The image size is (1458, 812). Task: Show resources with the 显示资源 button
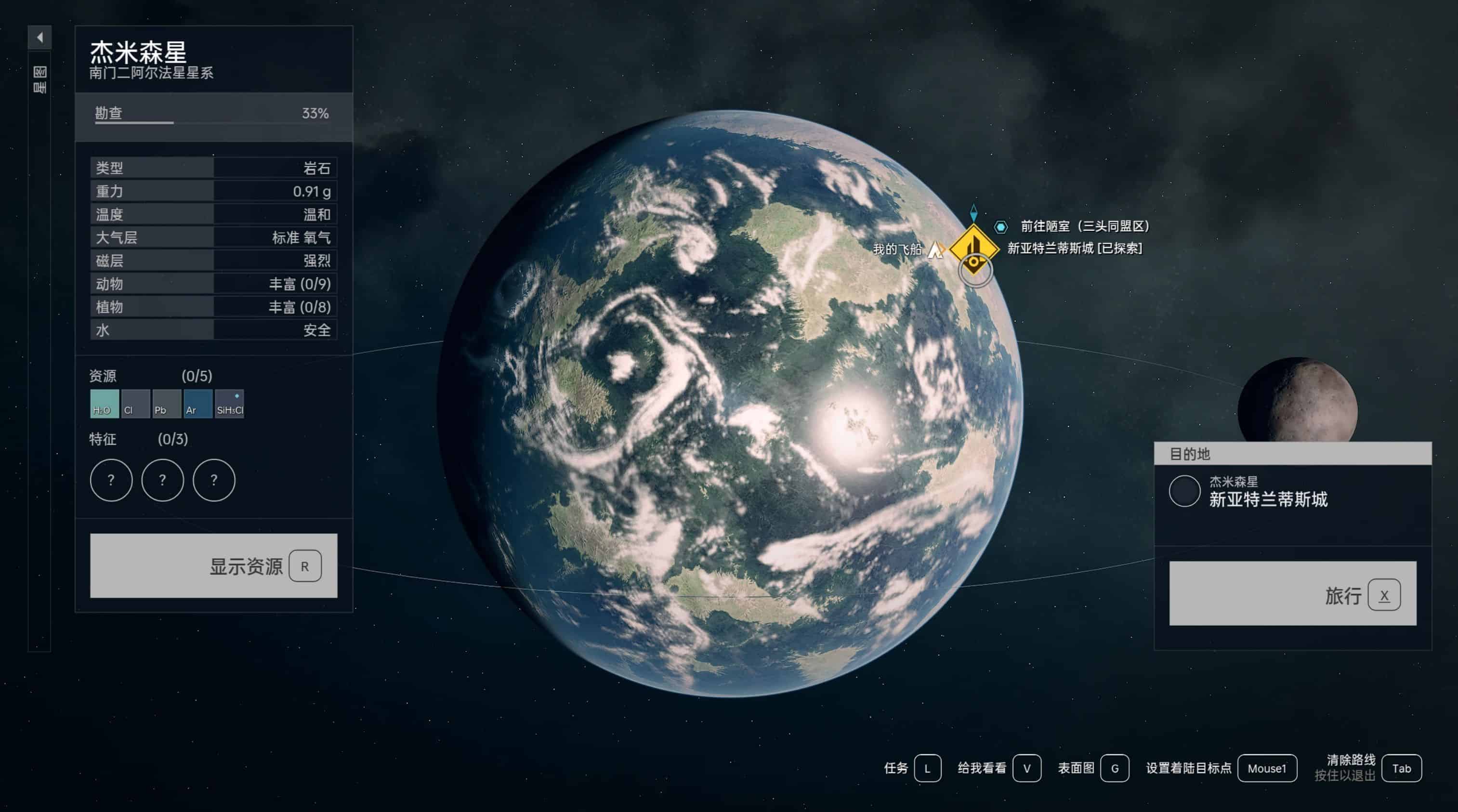tap(213, 565)
